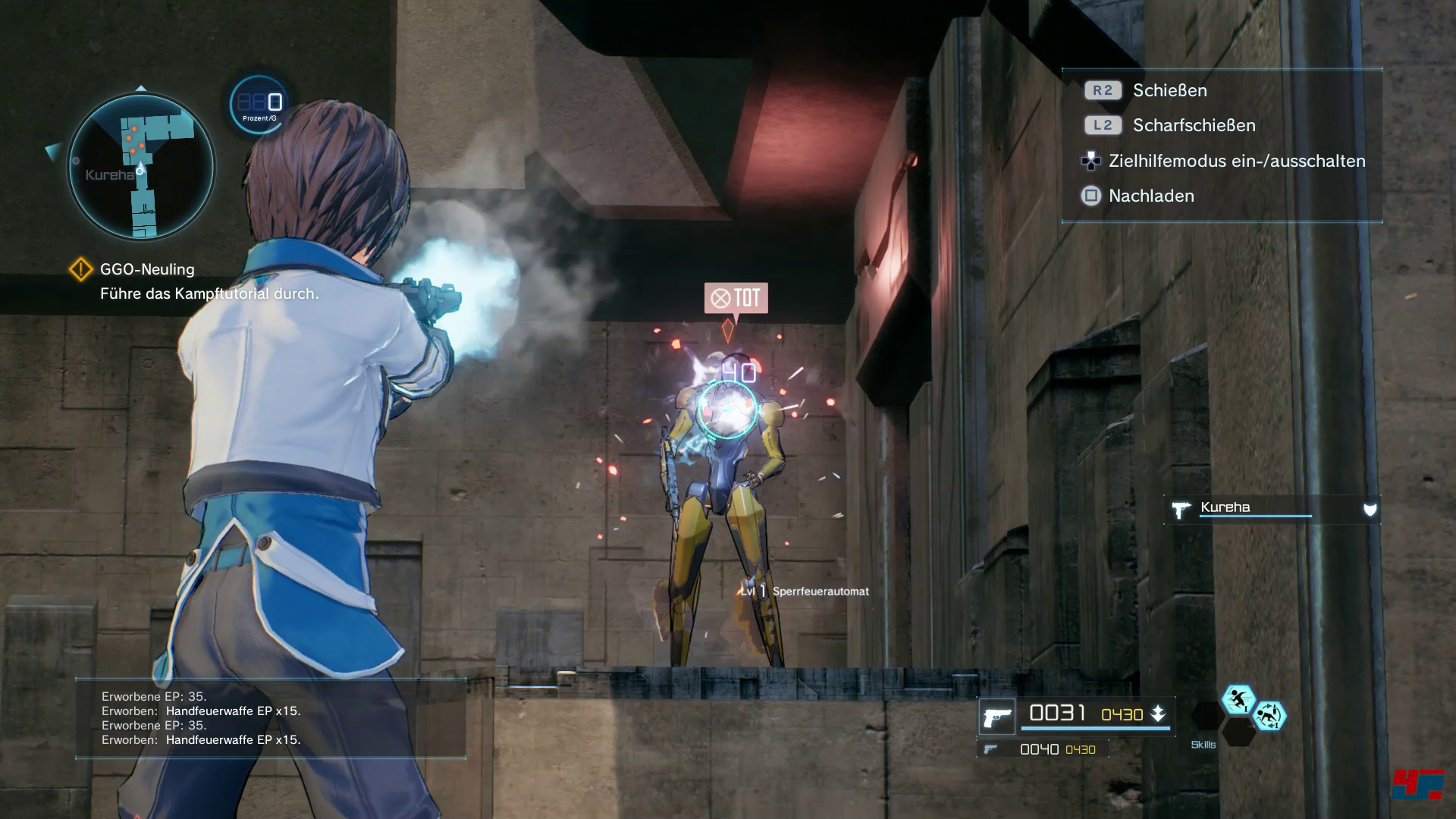The image size is (1456, 819).
Task: Select Kureha's party member entry
Action: click(x=1271, y=509)
